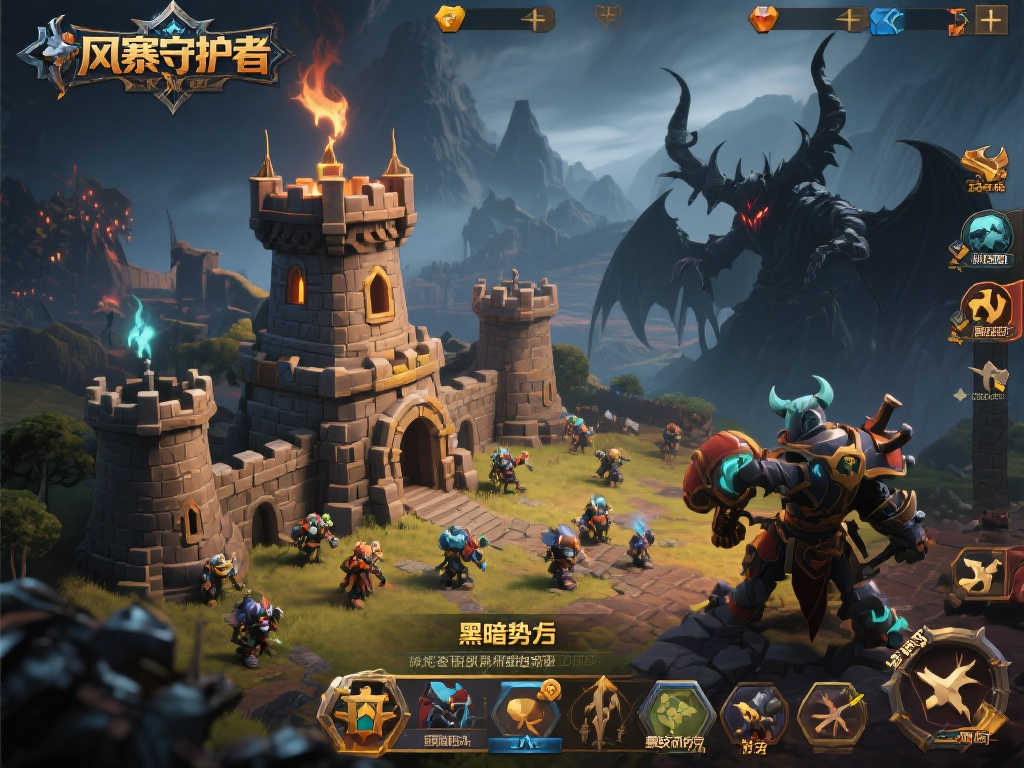Screen dimensions: 1024x768
Task: Select the golden tower hexagon slot
Action: point(363,711)
